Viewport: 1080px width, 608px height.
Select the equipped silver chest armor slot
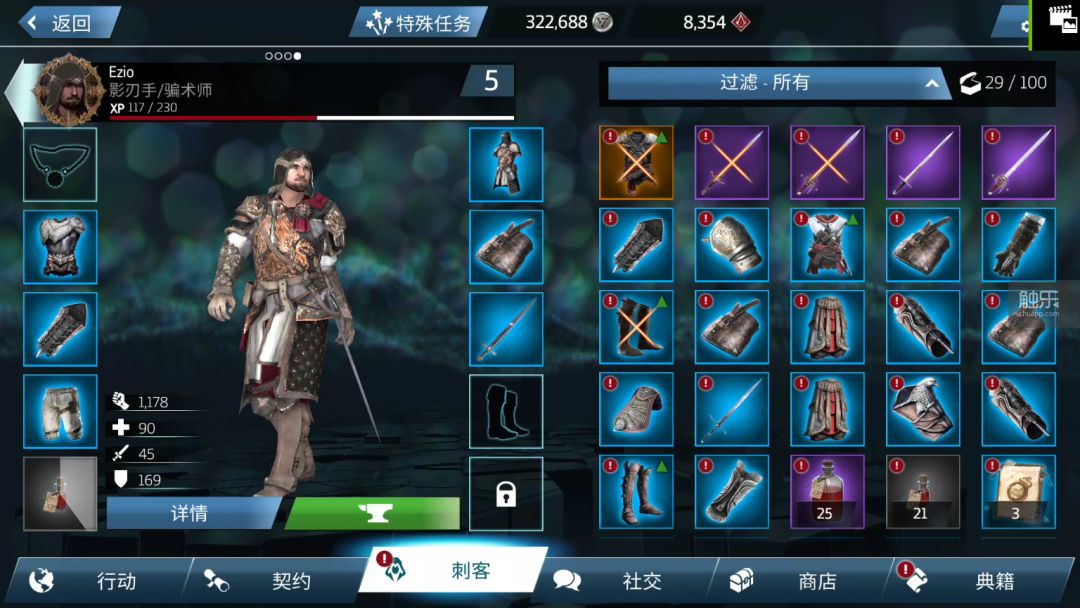pos(60,247)
